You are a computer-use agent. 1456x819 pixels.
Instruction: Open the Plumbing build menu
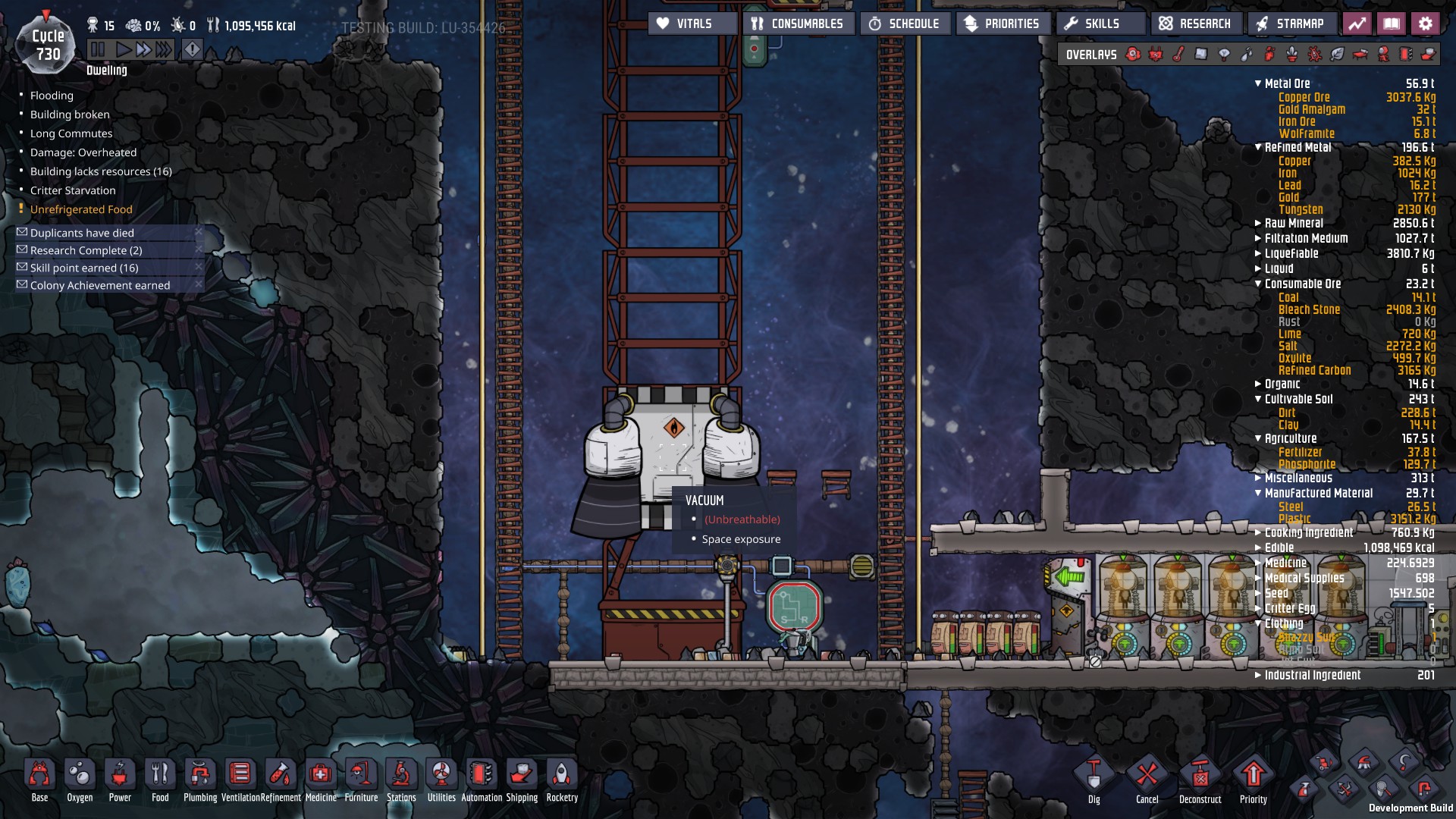click(200, 776)
